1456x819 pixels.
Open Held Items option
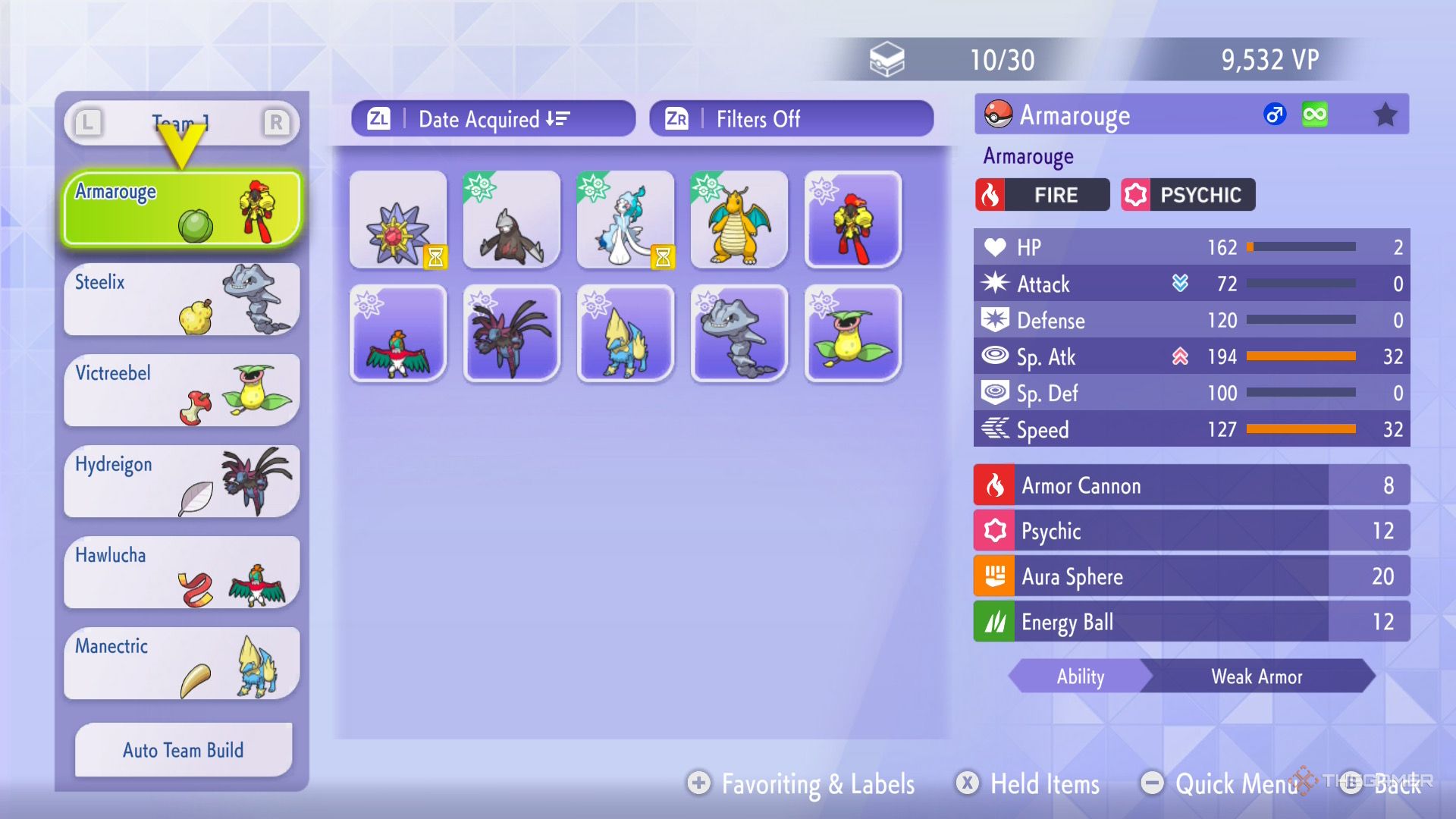[1029, 783]
